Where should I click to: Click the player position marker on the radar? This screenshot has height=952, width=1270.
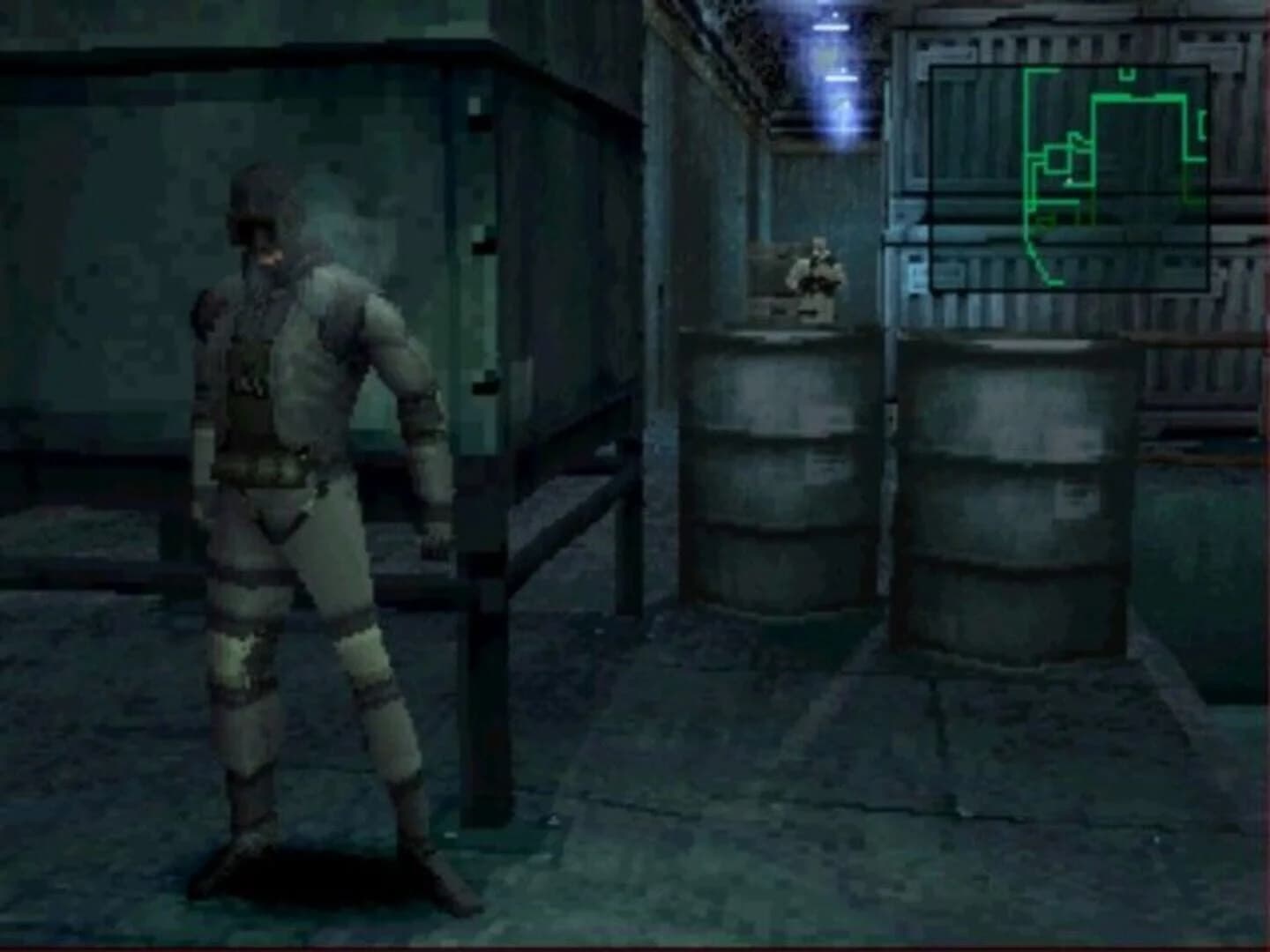(1068, 181)
